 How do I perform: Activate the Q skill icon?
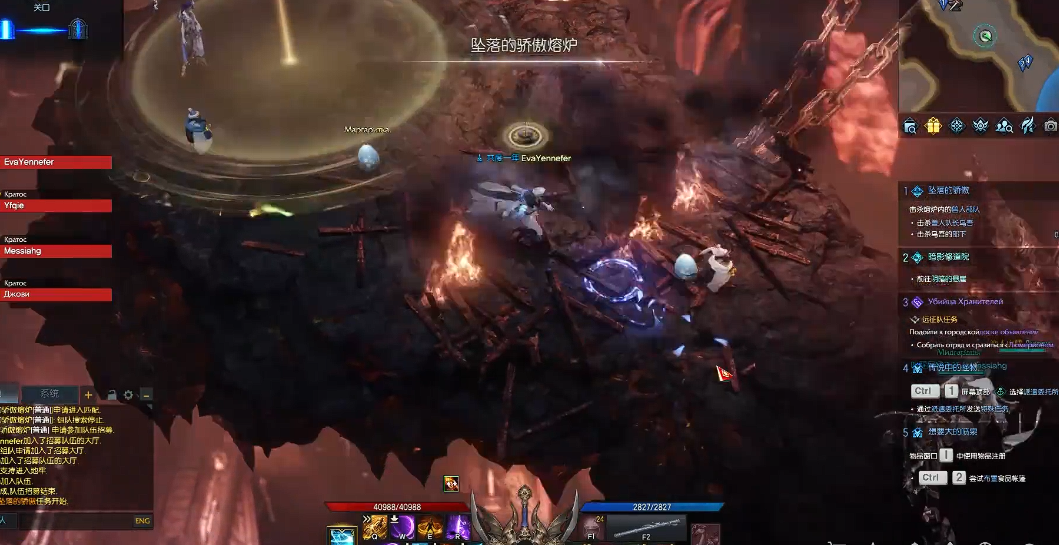375,527
